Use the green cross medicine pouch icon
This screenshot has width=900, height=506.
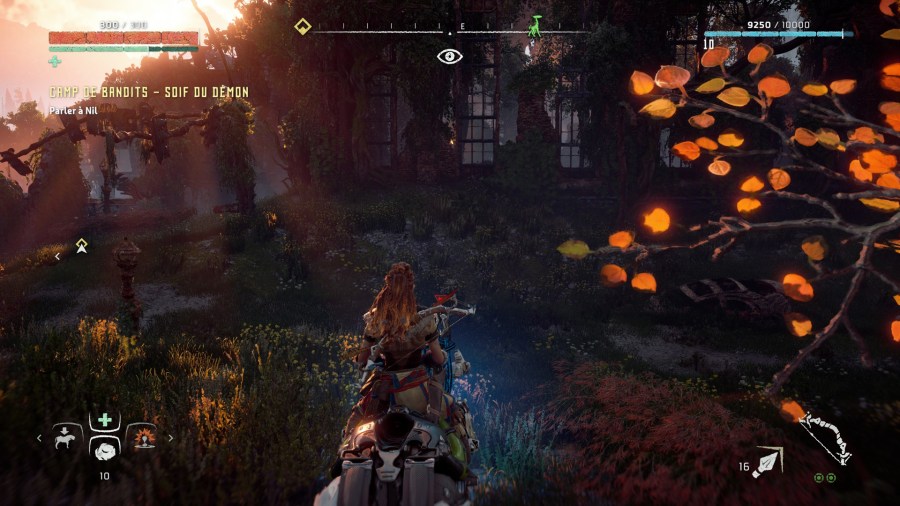click(55, 62)
